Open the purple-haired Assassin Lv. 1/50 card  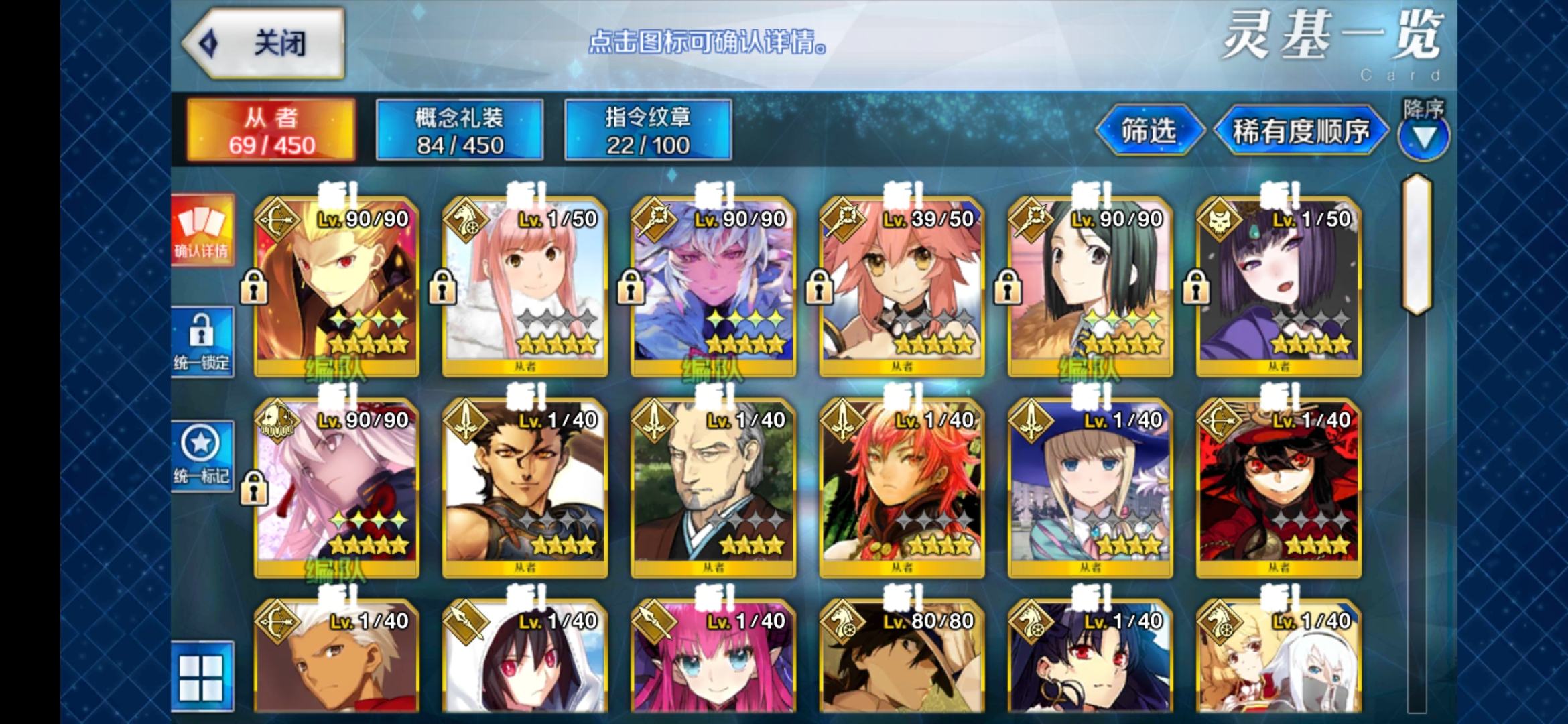click(x=1279, y=286)
